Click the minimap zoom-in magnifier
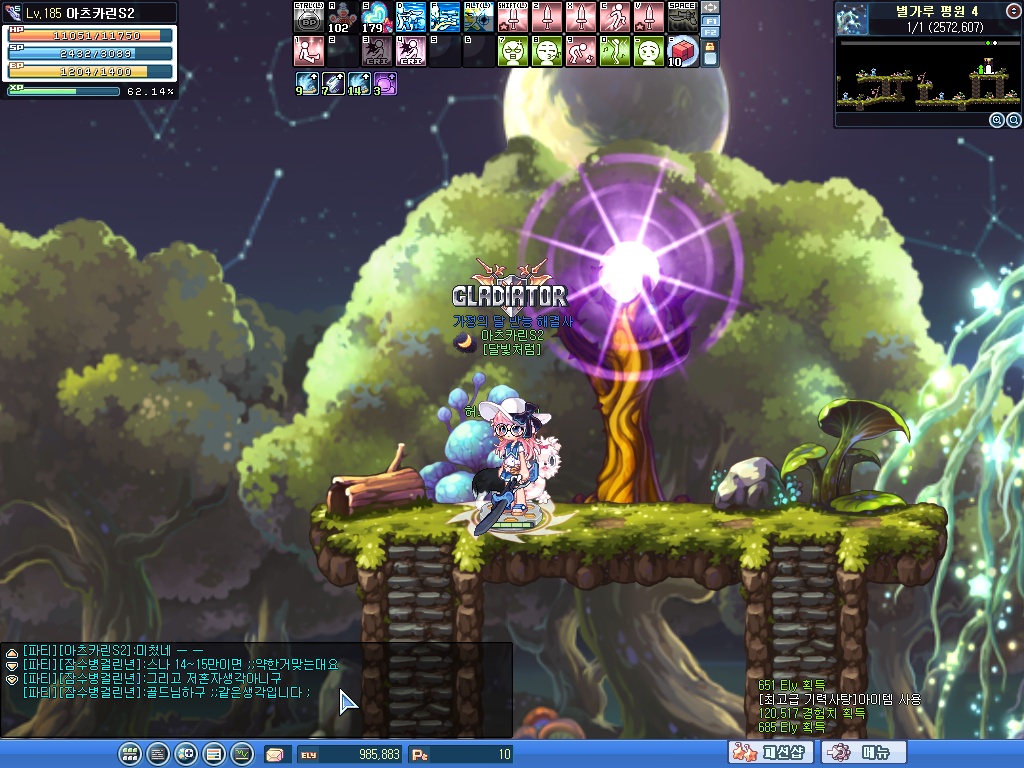The image size is (1024, 768). click(x=996, y=120)
